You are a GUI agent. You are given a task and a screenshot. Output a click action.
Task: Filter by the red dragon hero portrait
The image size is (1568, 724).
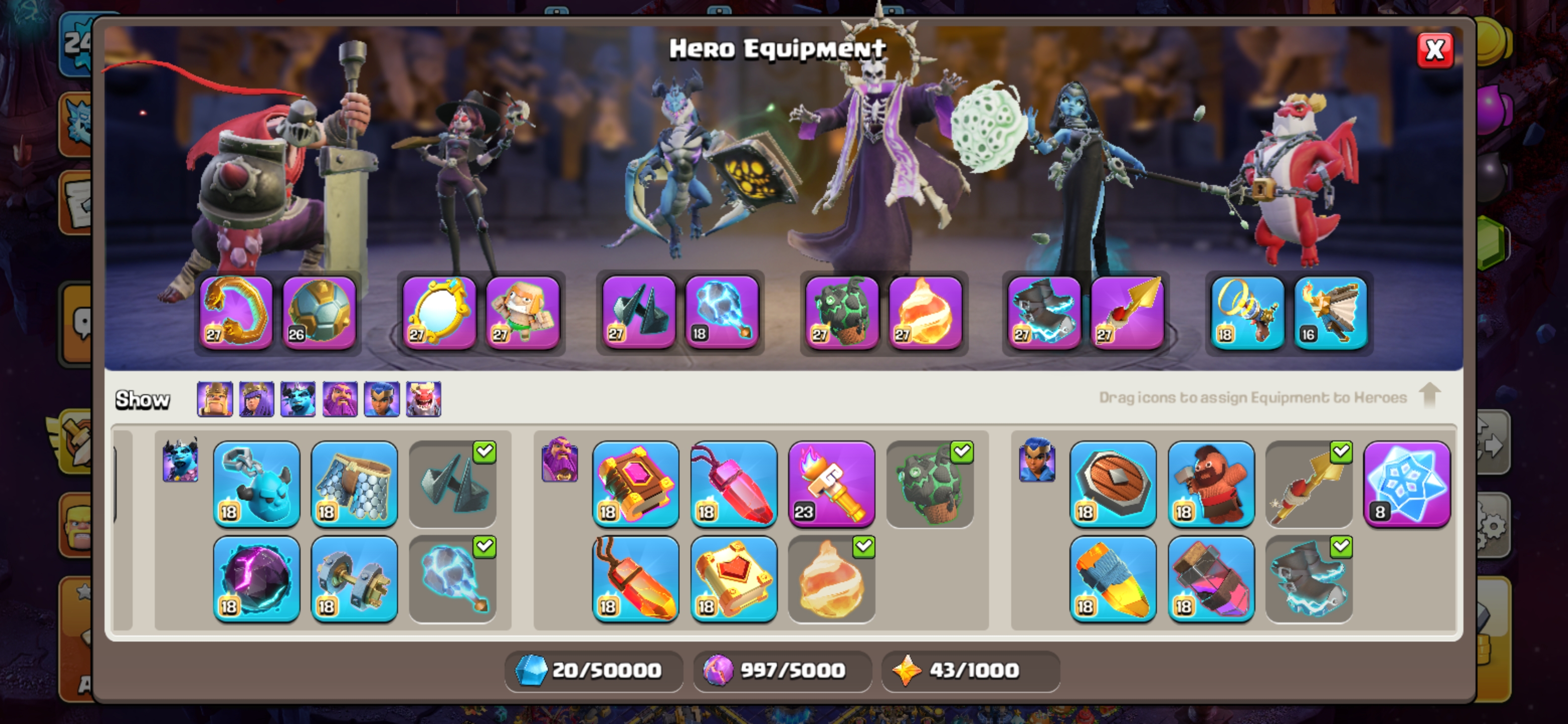click(424, 399)
